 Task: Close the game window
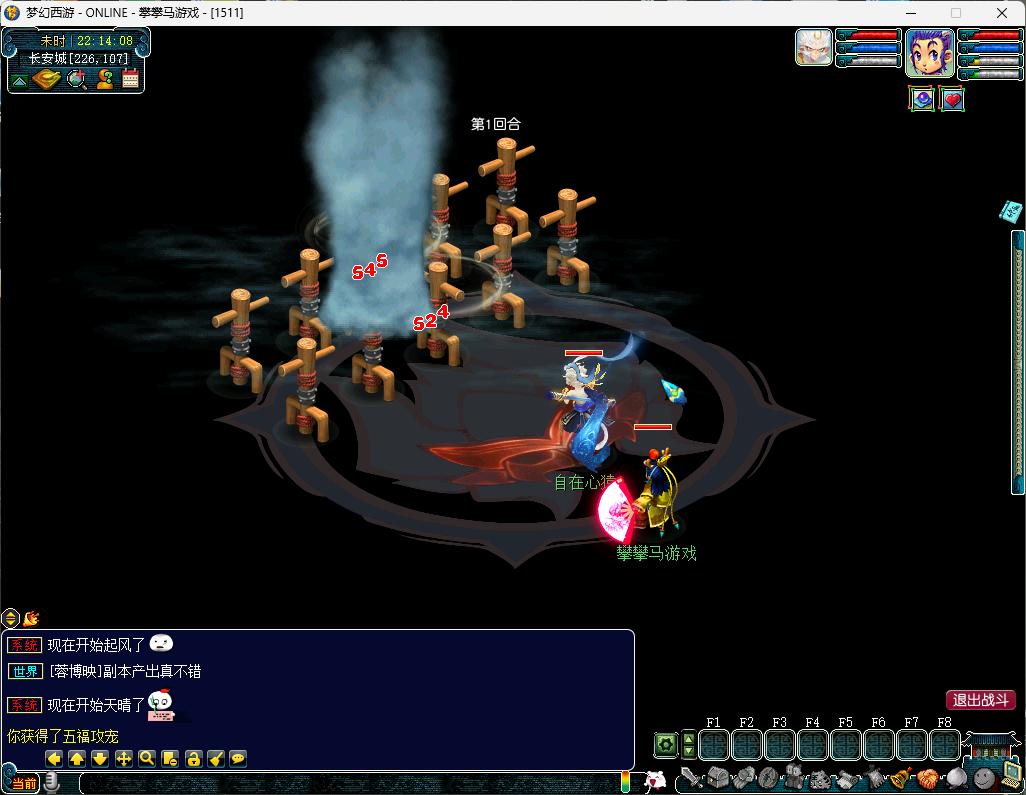1002,13
